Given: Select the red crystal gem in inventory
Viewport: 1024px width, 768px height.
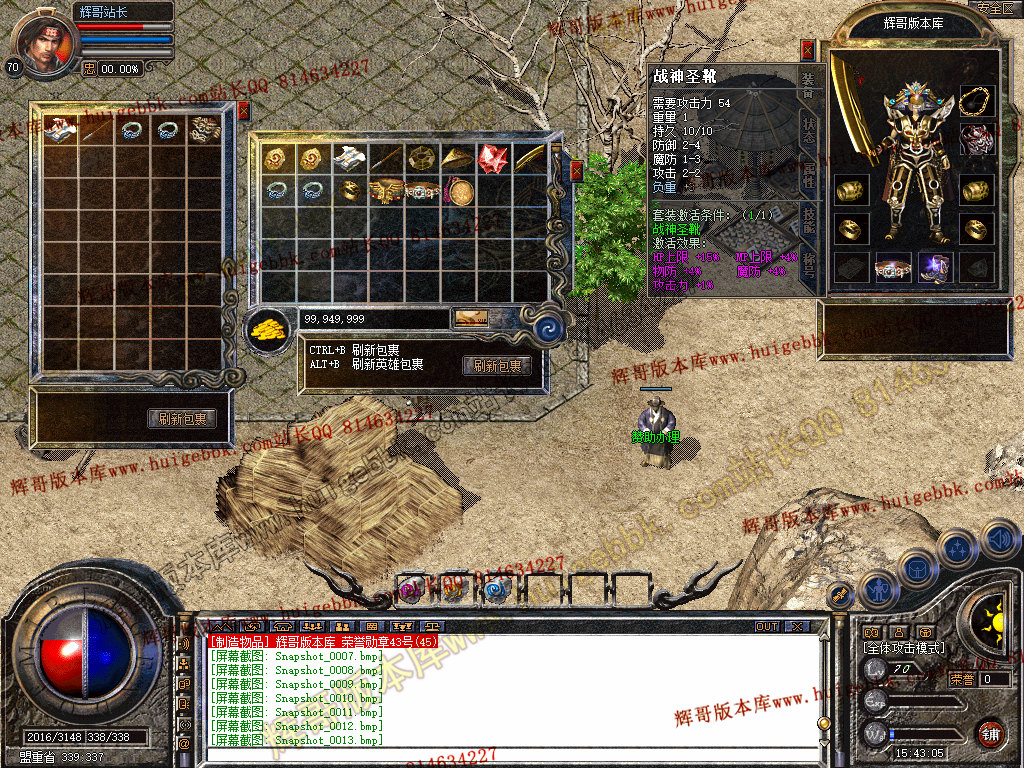Looking at the screenshot, I should point(492,158).
